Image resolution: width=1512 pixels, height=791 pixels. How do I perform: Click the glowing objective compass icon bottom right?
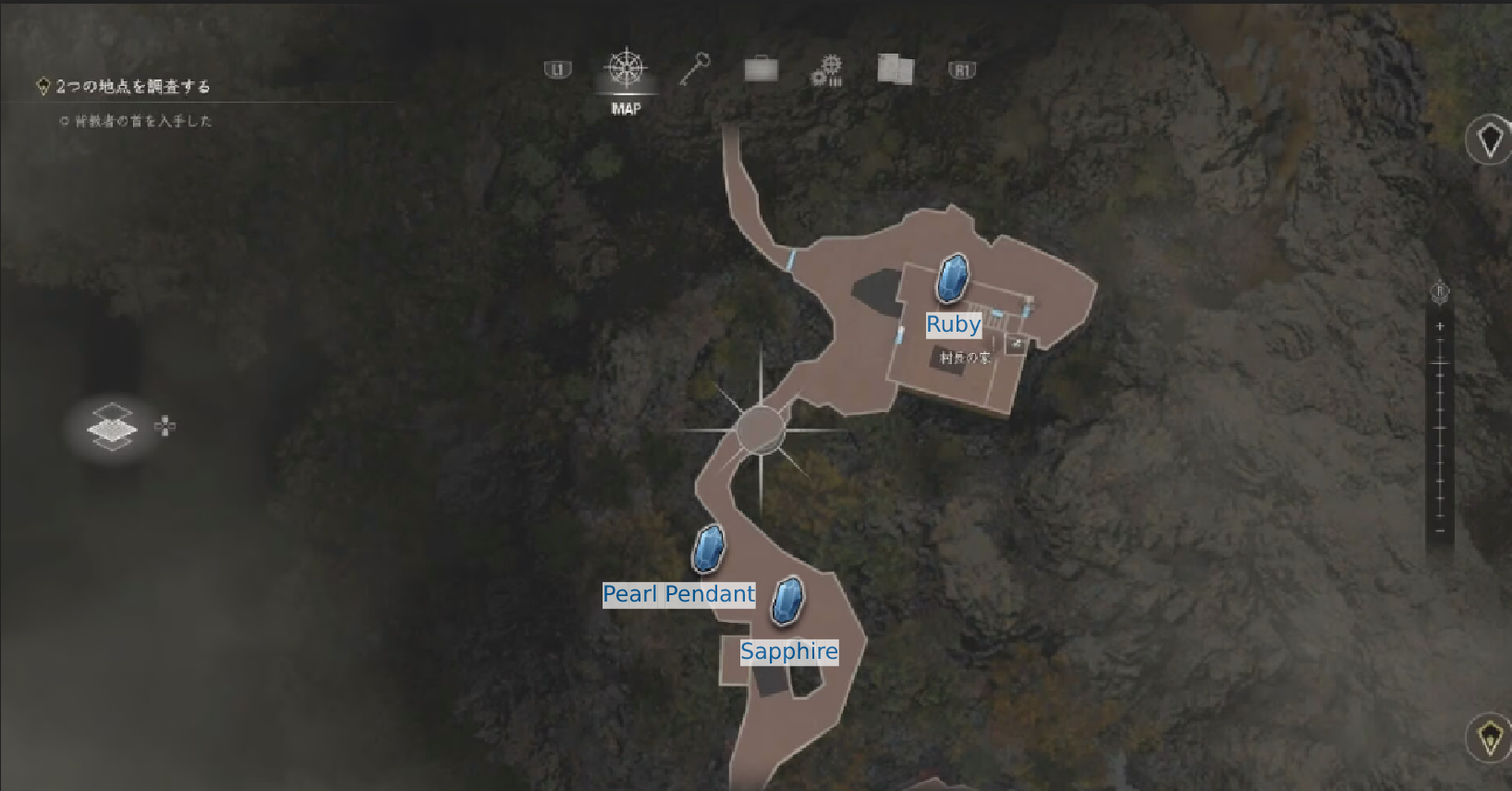click(1490, 737)
